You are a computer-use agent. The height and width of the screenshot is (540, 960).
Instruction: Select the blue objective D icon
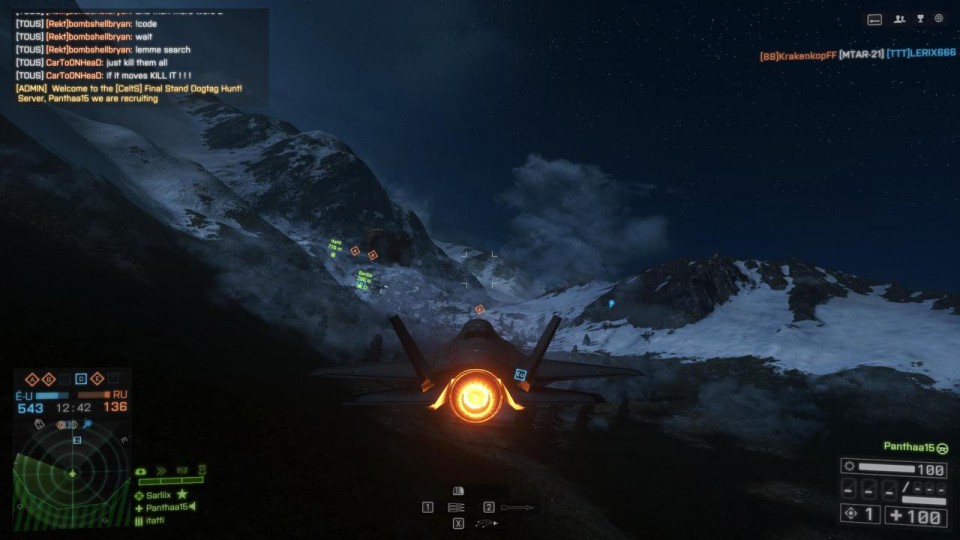tap(81, 379)
